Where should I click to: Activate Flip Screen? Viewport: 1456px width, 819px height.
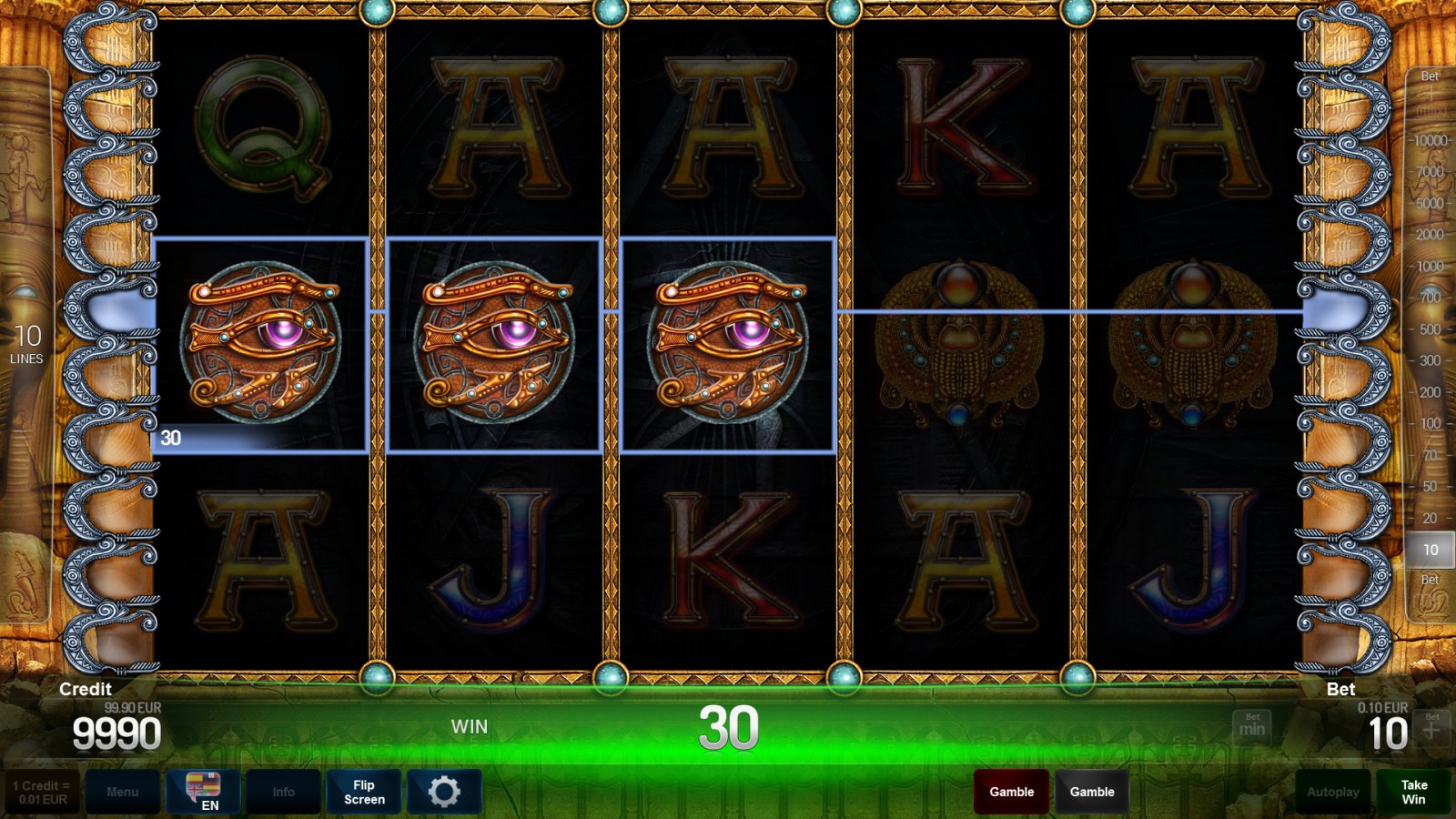click(x=363, y=791)
